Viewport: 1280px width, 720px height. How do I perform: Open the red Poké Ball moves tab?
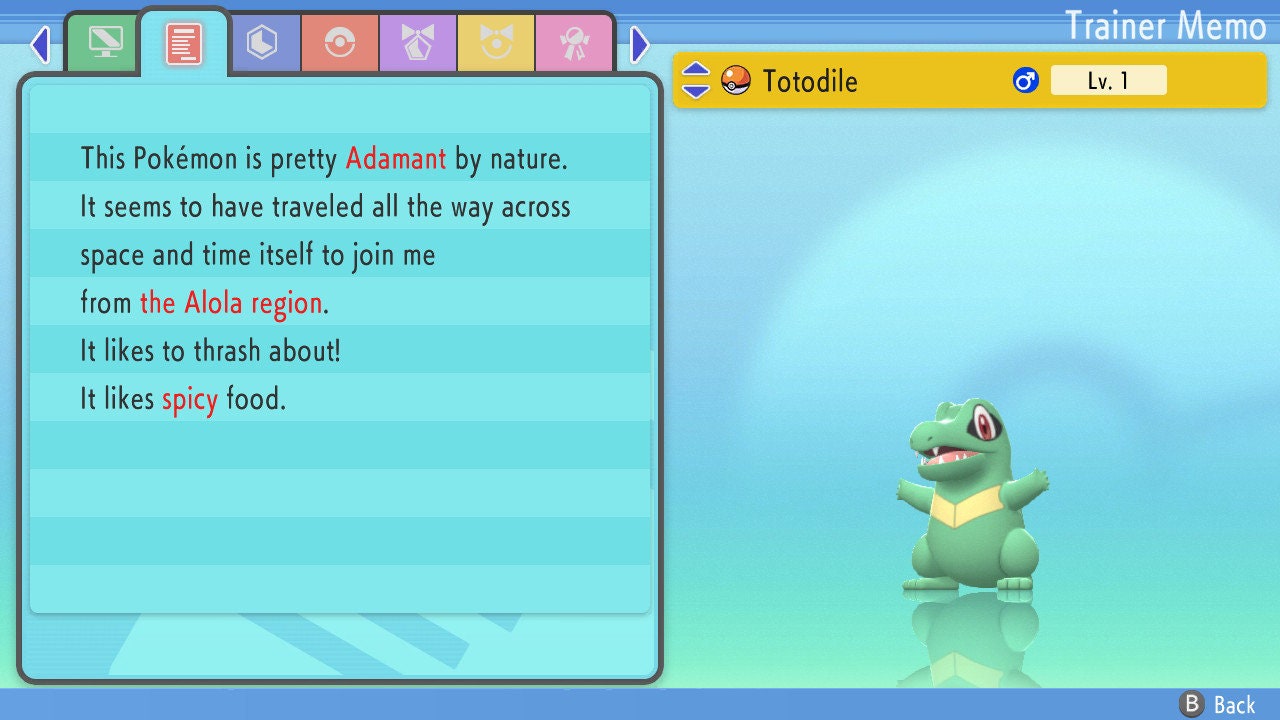pos(340,44)
